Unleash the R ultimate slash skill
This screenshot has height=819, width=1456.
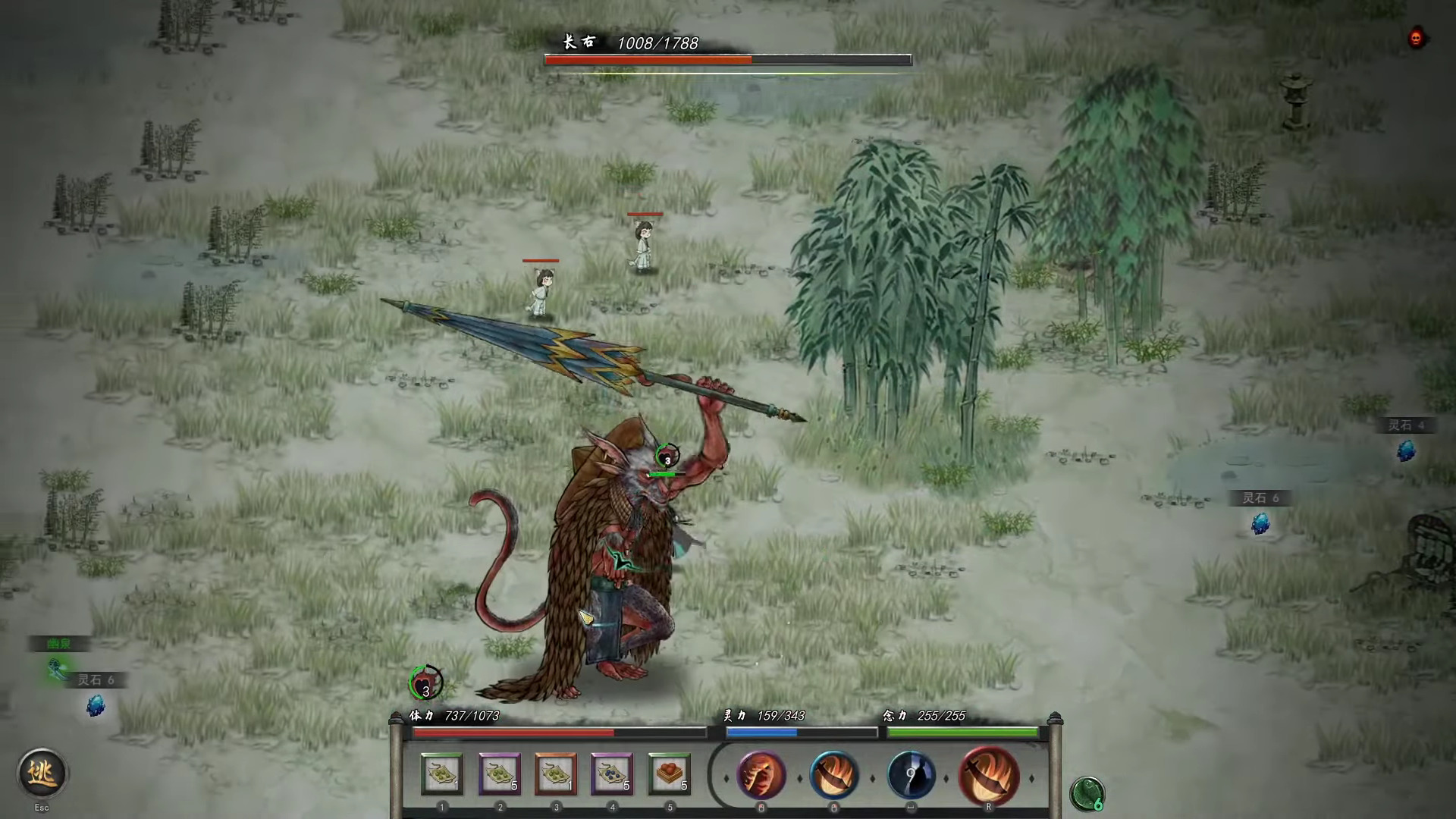click(x=988, y=776)
